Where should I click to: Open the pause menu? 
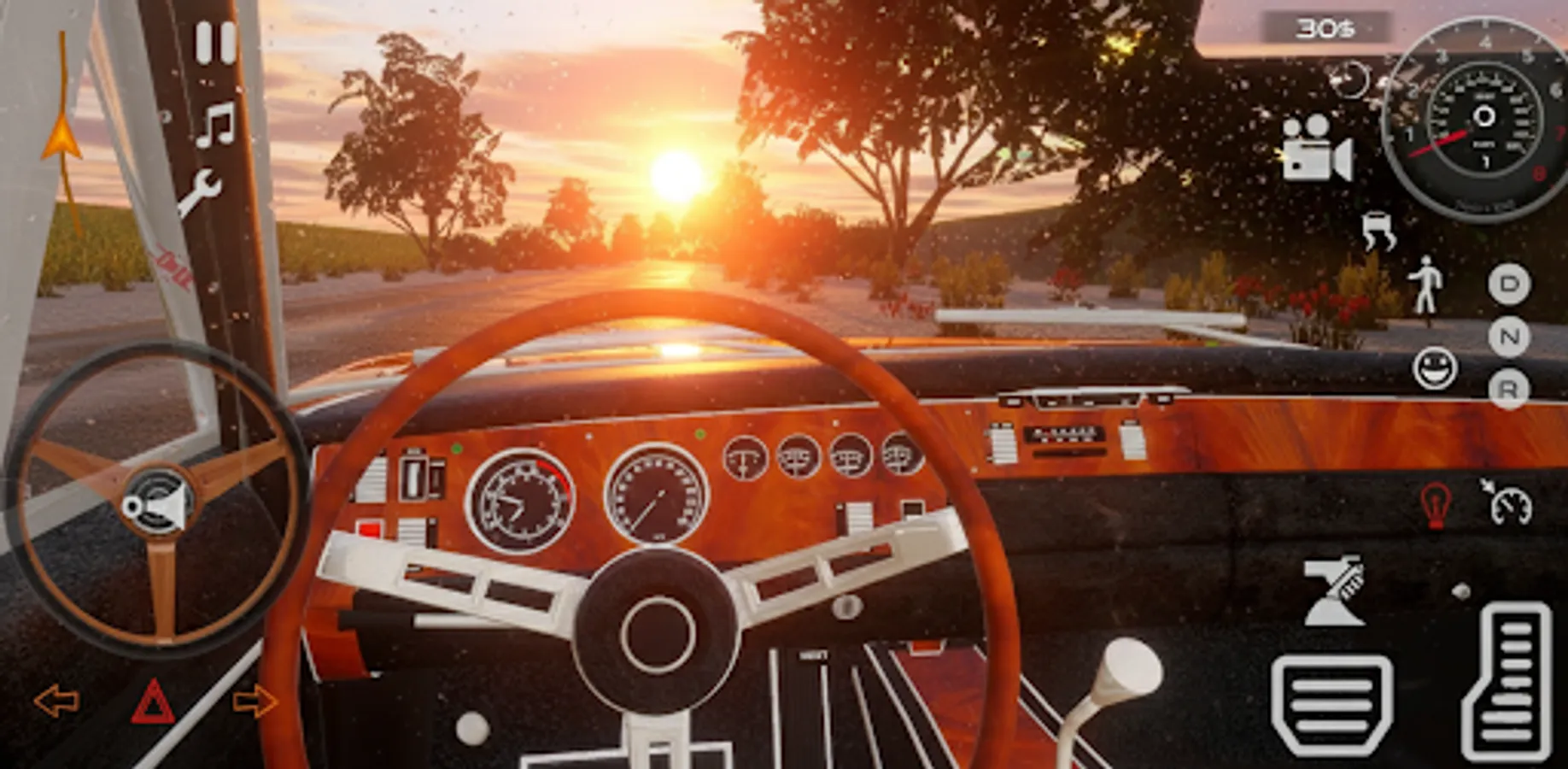point(214,42)
